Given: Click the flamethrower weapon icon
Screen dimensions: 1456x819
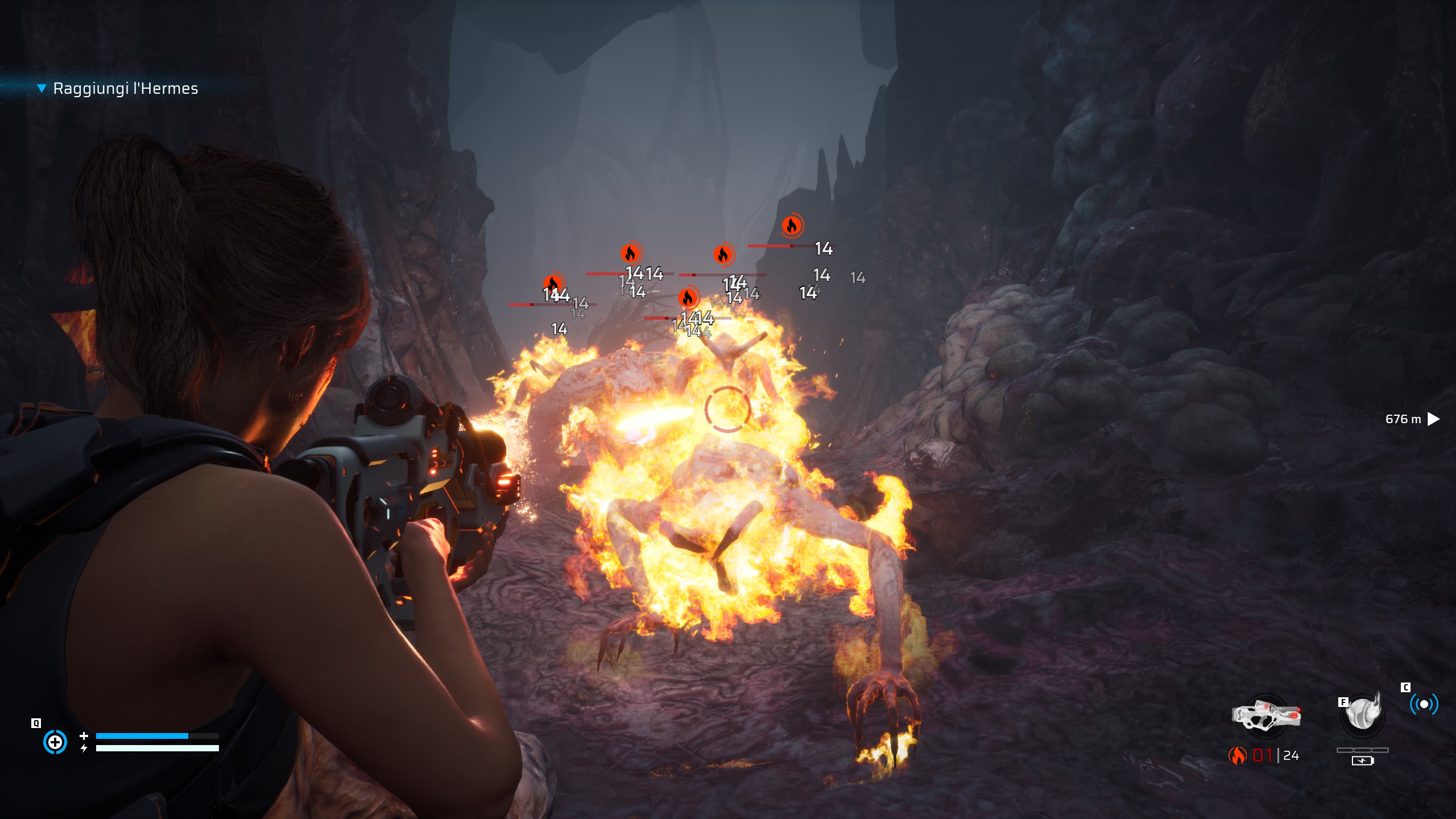Looking at the screenshot, I should tap(1266, 715).
